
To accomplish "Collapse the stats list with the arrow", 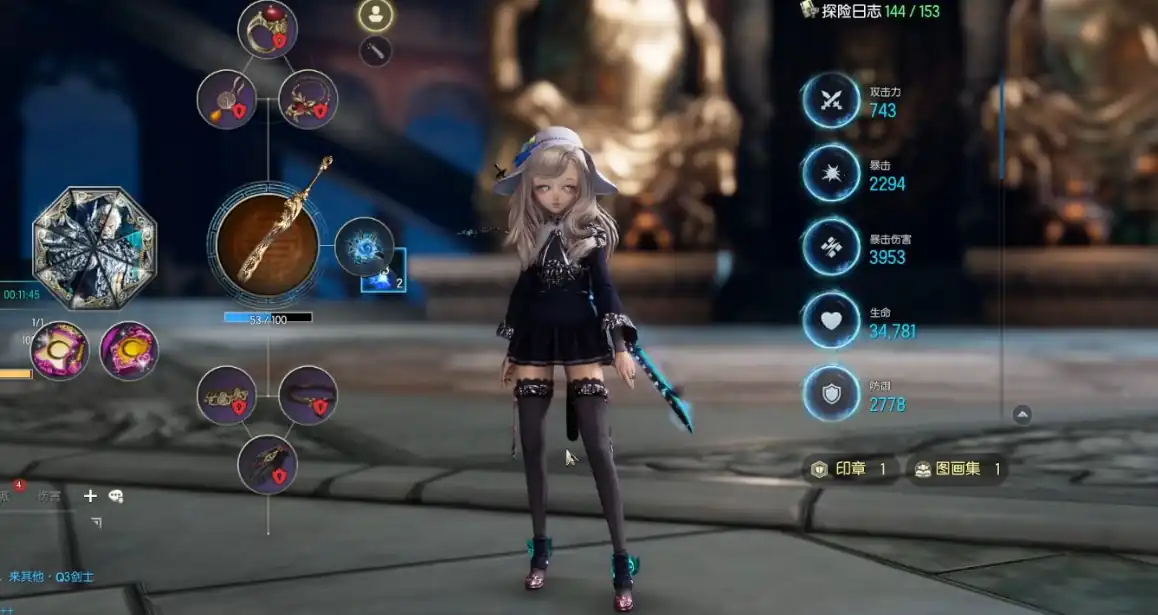I will 1022,414.
